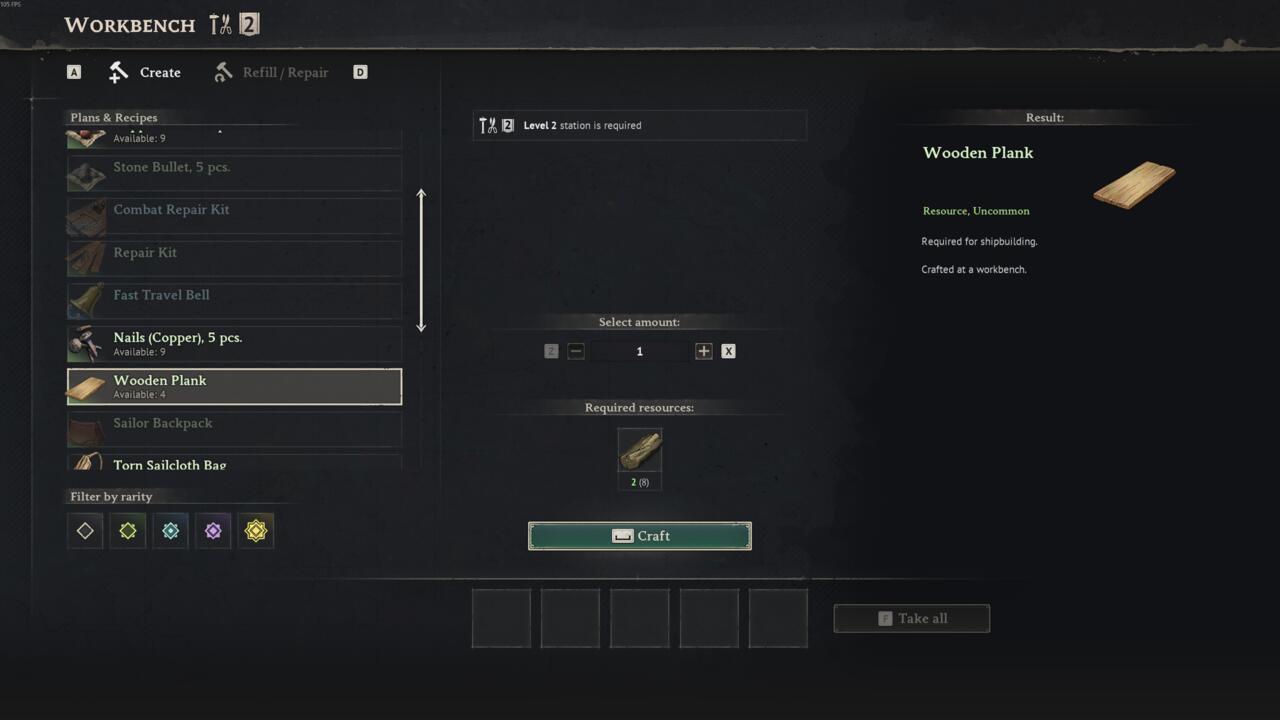Switch to the Create tab
Image resolution: width=1280 pixels, height=720 pixels.
pyautogui.click(x=146, y=72)
